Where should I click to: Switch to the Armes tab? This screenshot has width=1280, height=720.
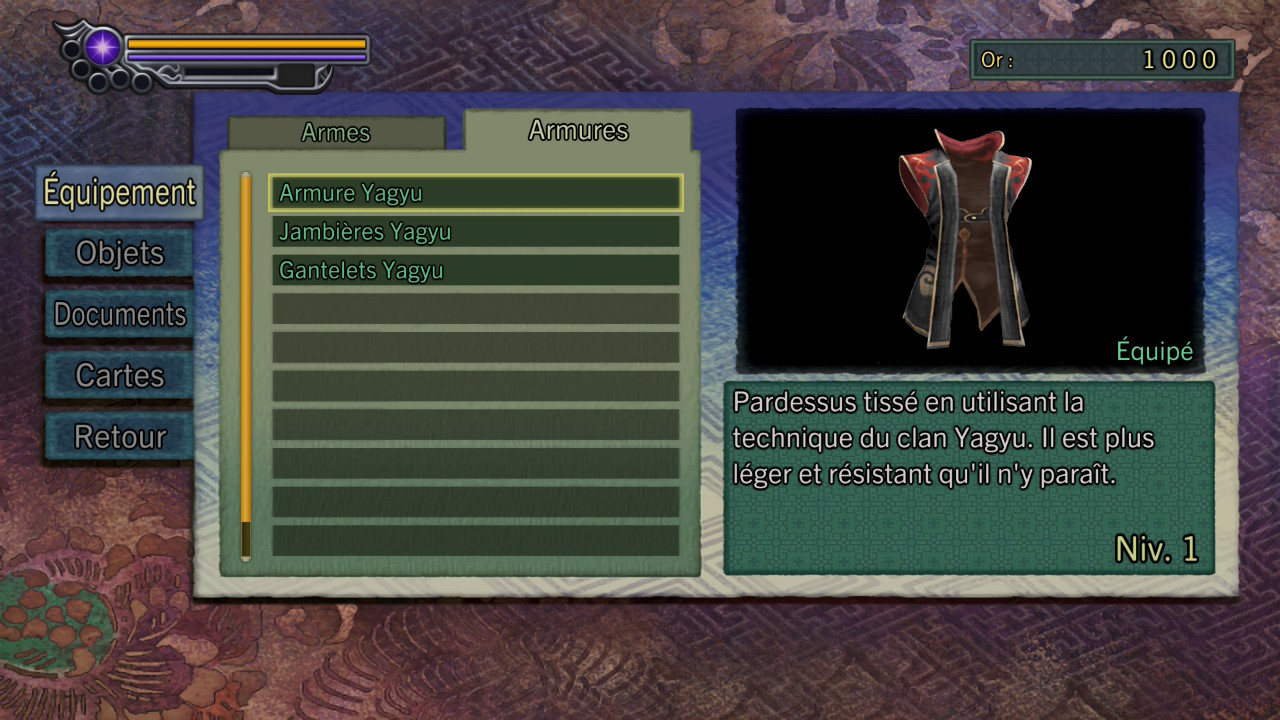[336, 133]
